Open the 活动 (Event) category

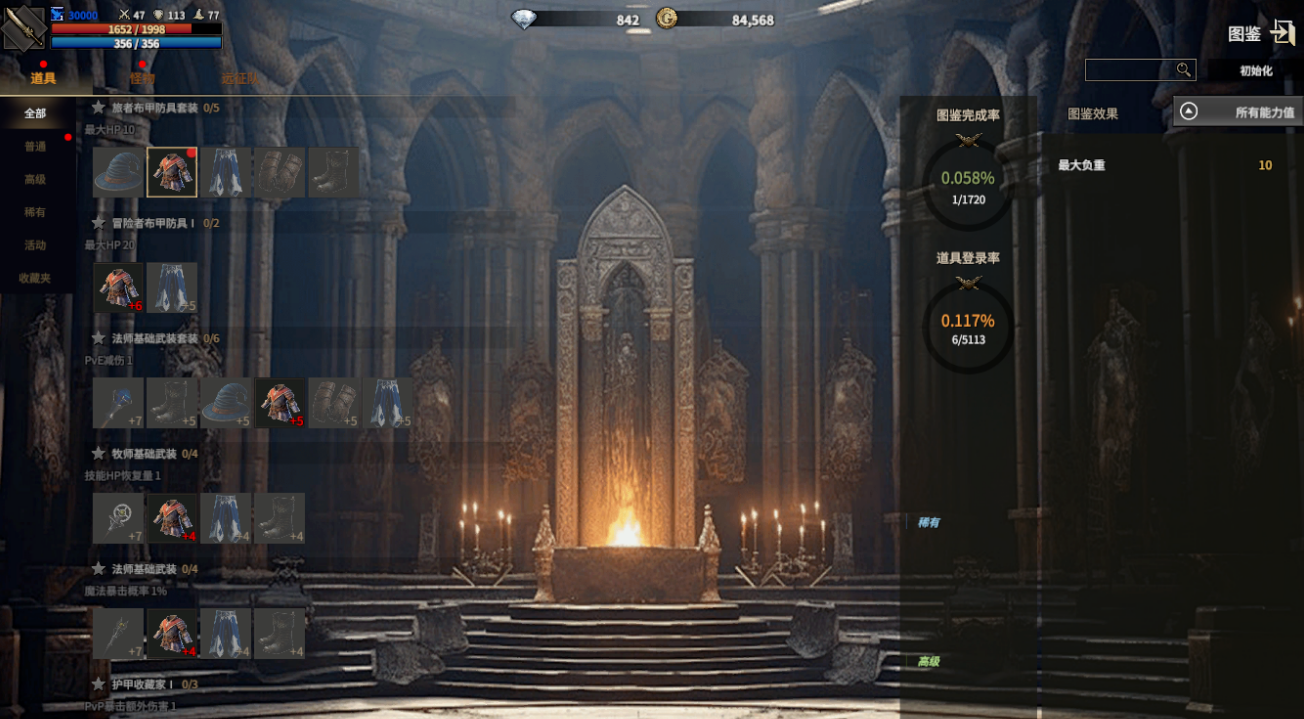[36, 245]
